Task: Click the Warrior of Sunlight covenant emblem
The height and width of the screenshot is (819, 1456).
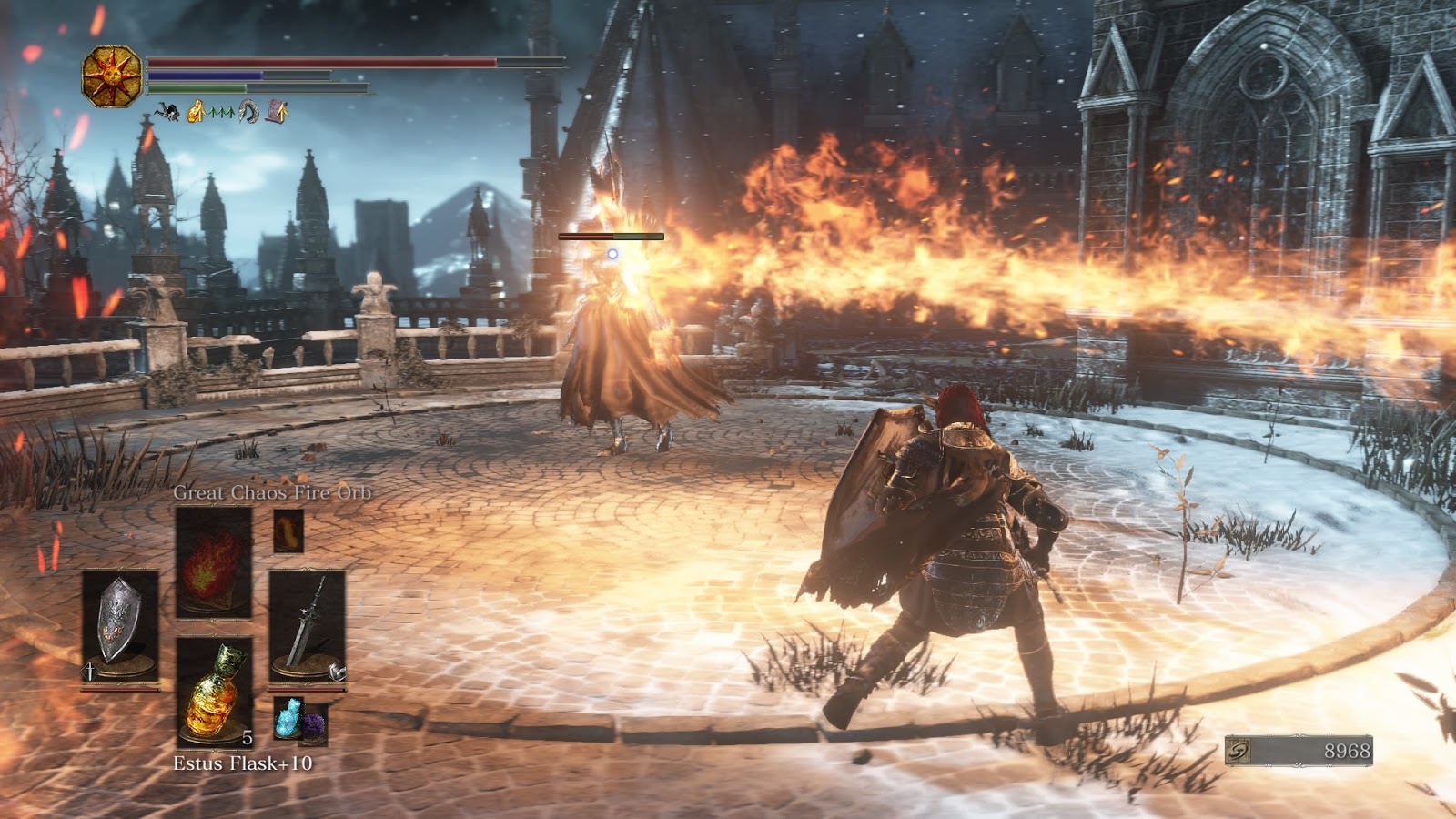Action: point(112,76)
